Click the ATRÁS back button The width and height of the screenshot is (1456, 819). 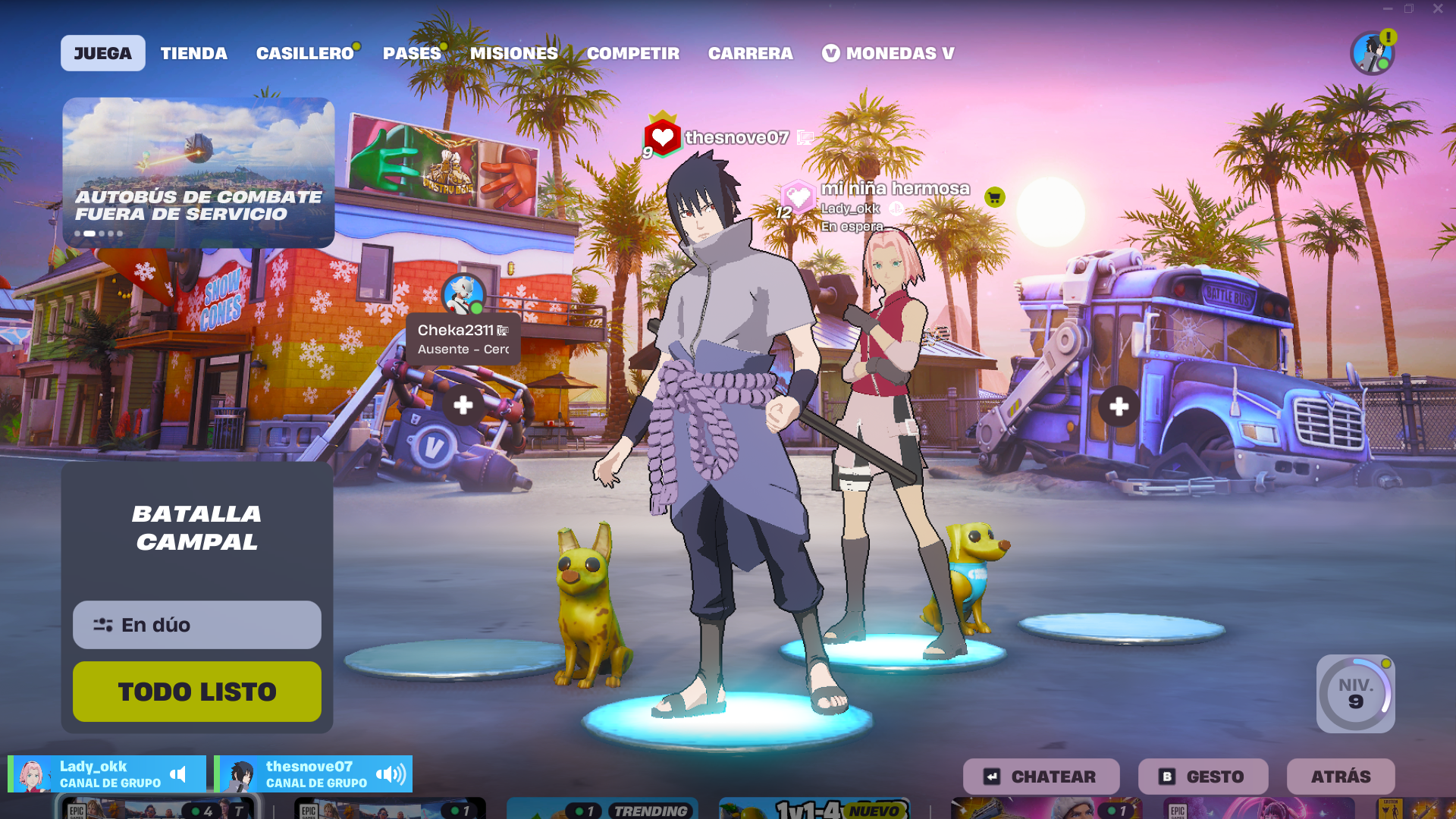click(1340, 777)
